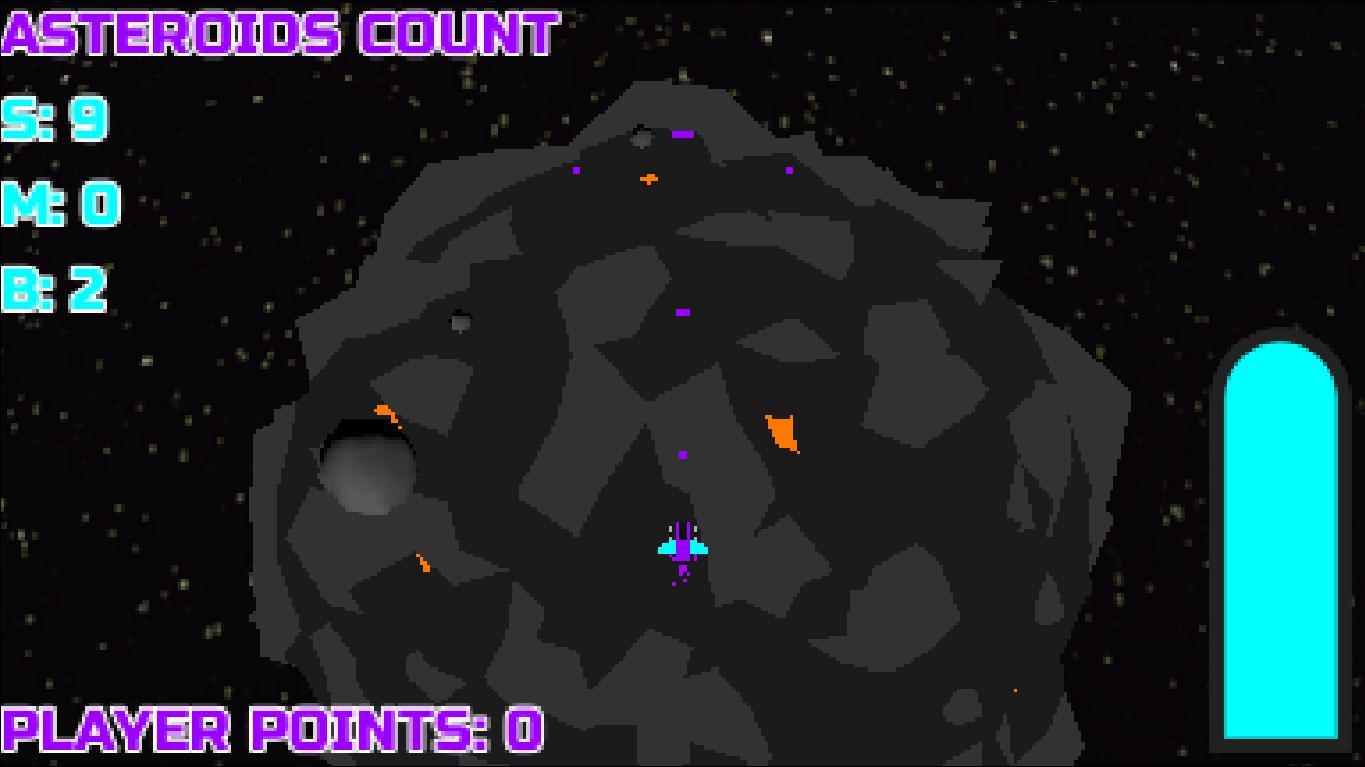Click the orange cross-shaped asteroid near the top

tap(650, 177)
